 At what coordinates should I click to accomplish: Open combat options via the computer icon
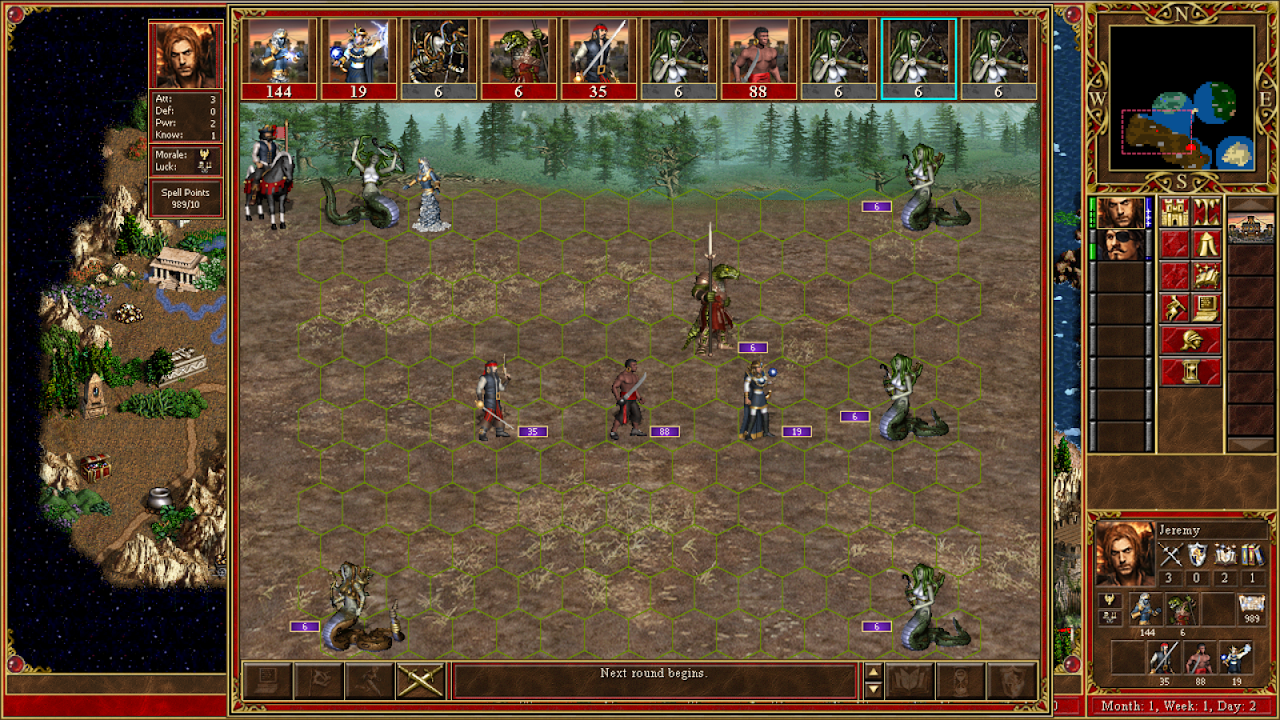[267, 681]
